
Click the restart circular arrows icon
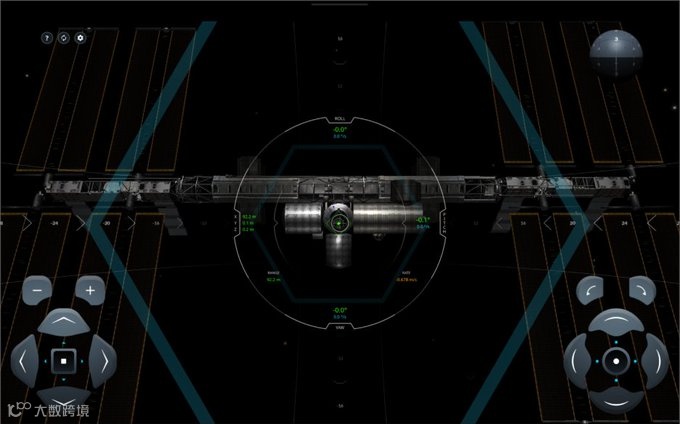point(64,37)
